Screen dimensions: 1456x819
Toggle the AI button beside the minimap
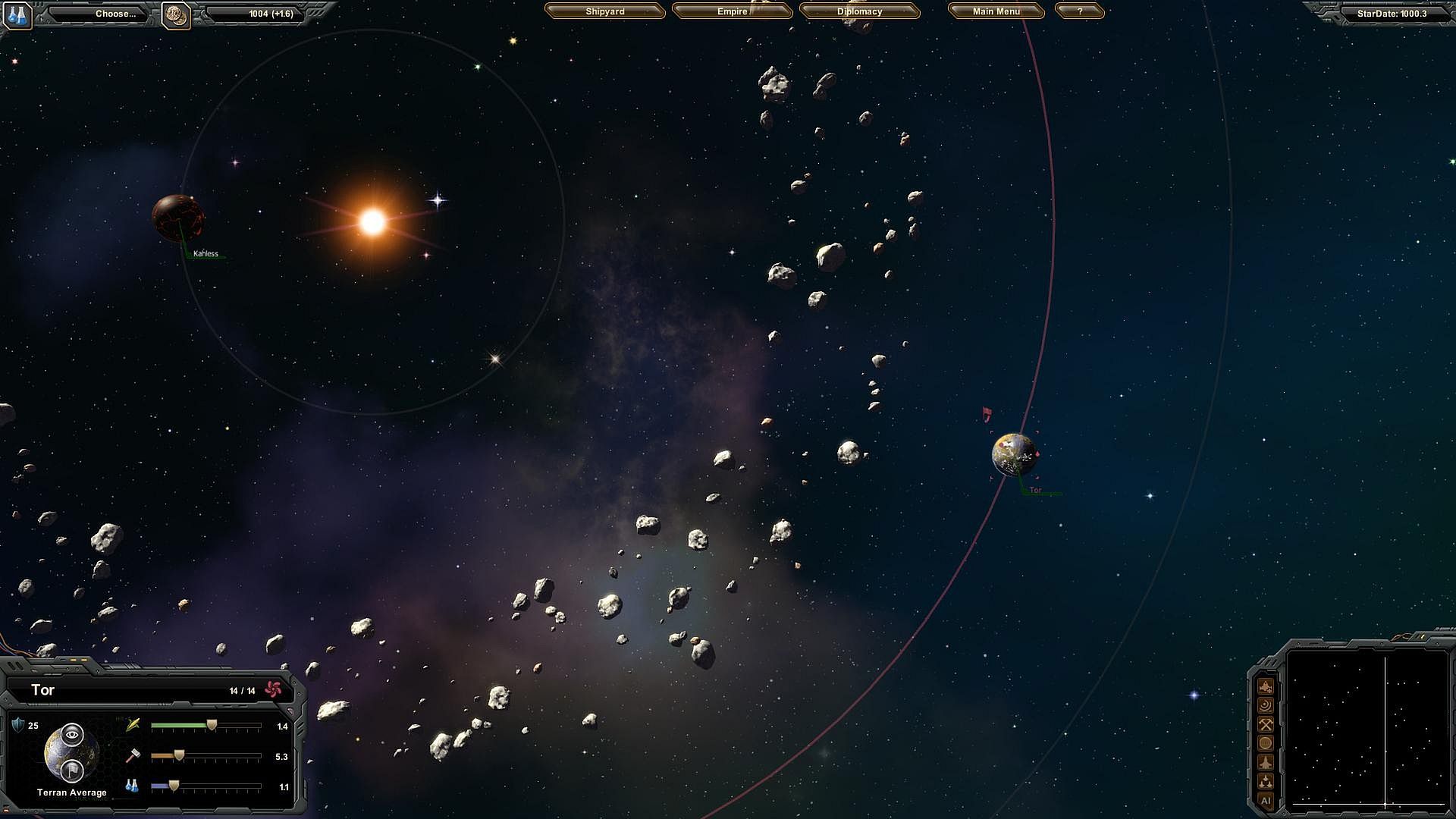tap(1265, 800)
